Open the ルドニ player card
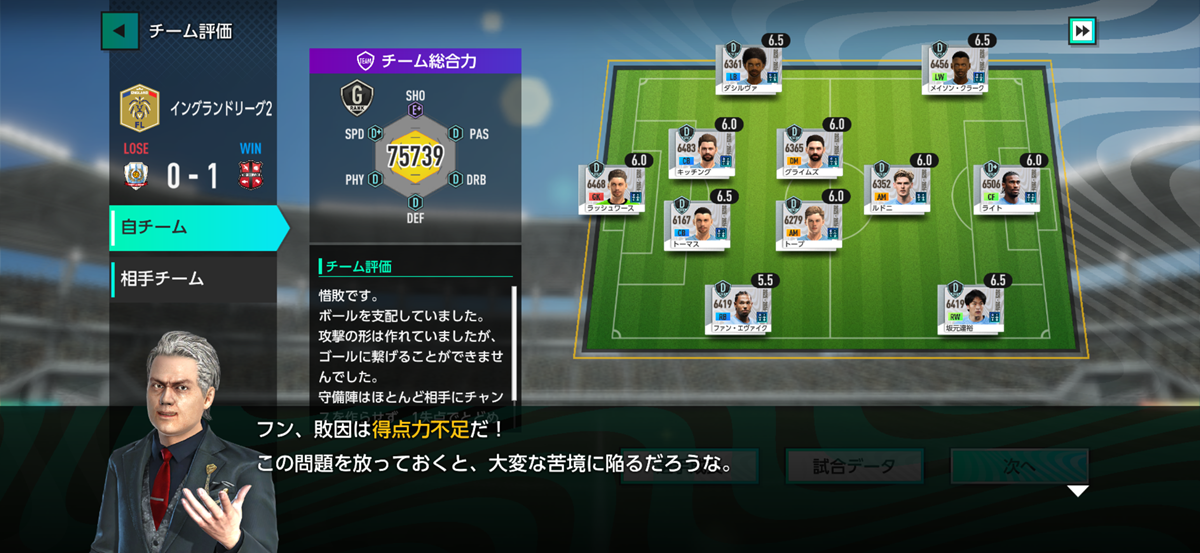The width and height of the screenshot is (1200, 553). (x=897, y=189)
